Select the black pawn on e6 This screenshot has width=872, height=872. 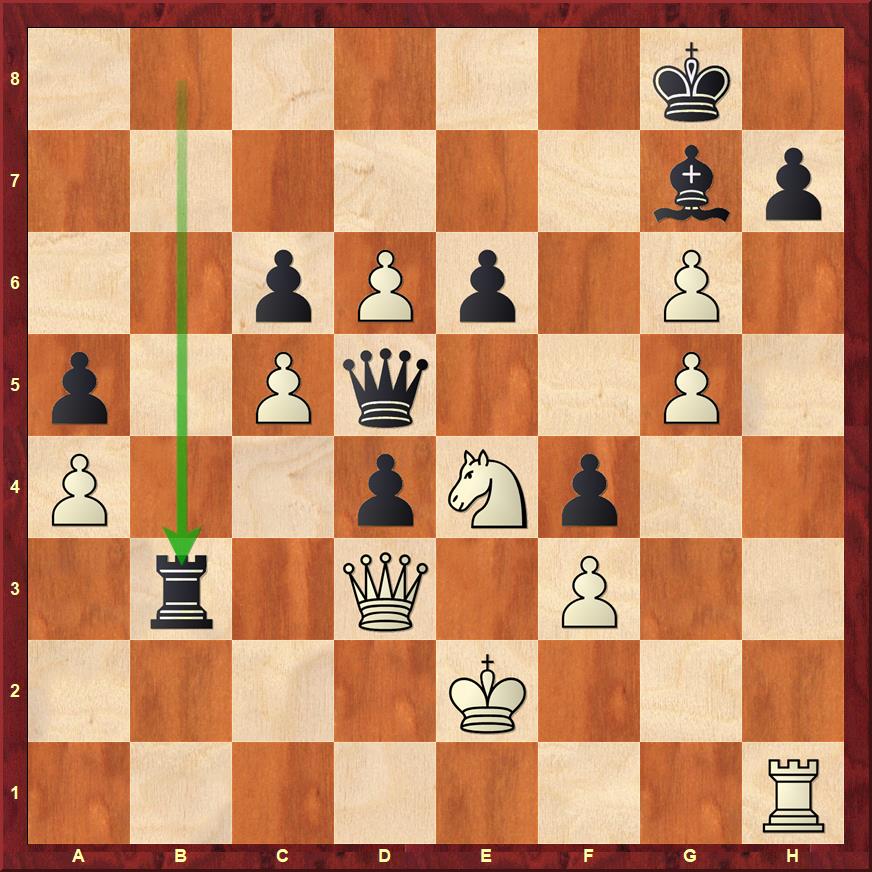pyautogui.click(x=487, y=284)
